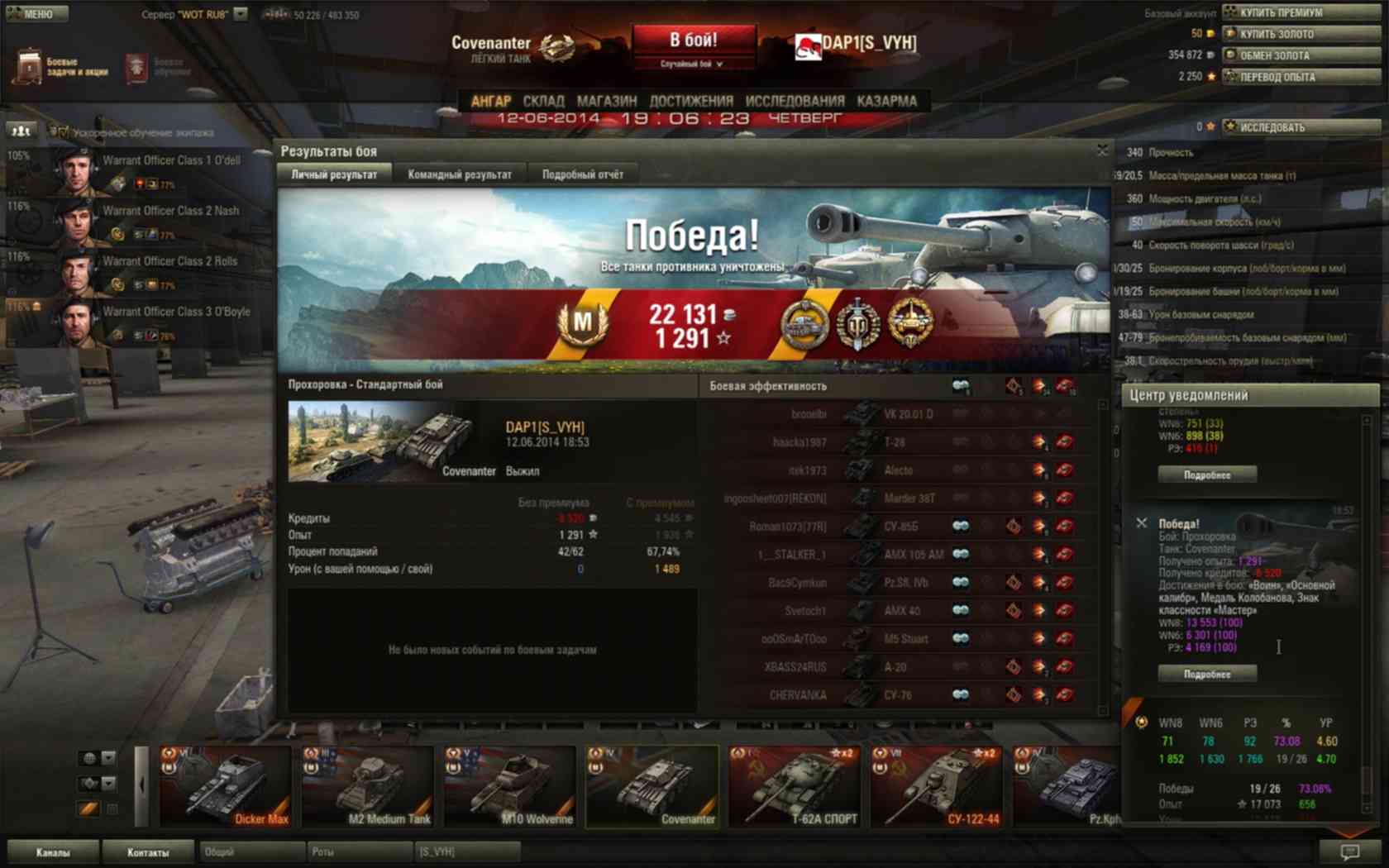This screenshot has width=1389, height=868.
Task: Start battle with the В бой! button
Action: (x=694, y=41)
